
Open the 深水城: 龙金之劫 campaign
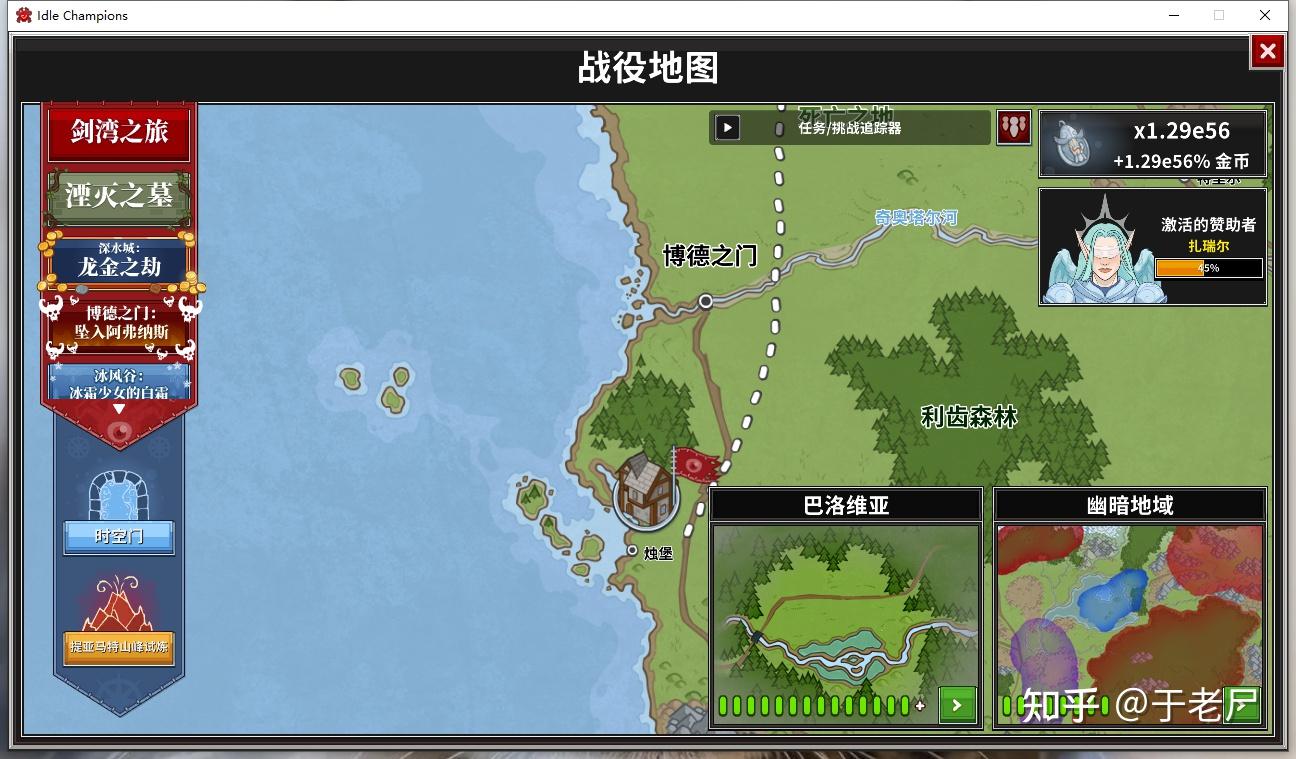pos(118,257)
